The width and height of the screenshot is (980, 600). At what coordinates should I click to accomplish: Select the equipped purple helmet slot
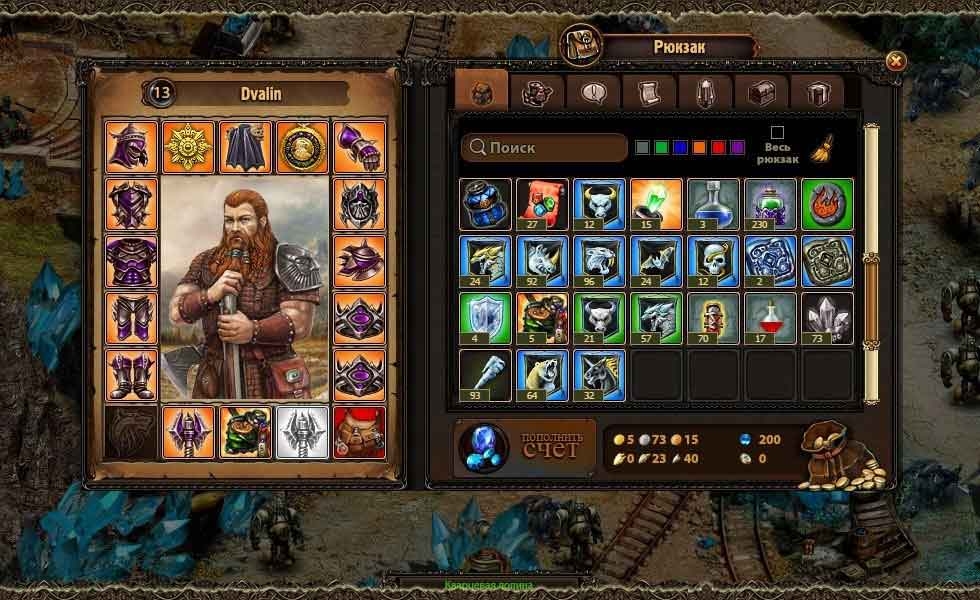132,147
